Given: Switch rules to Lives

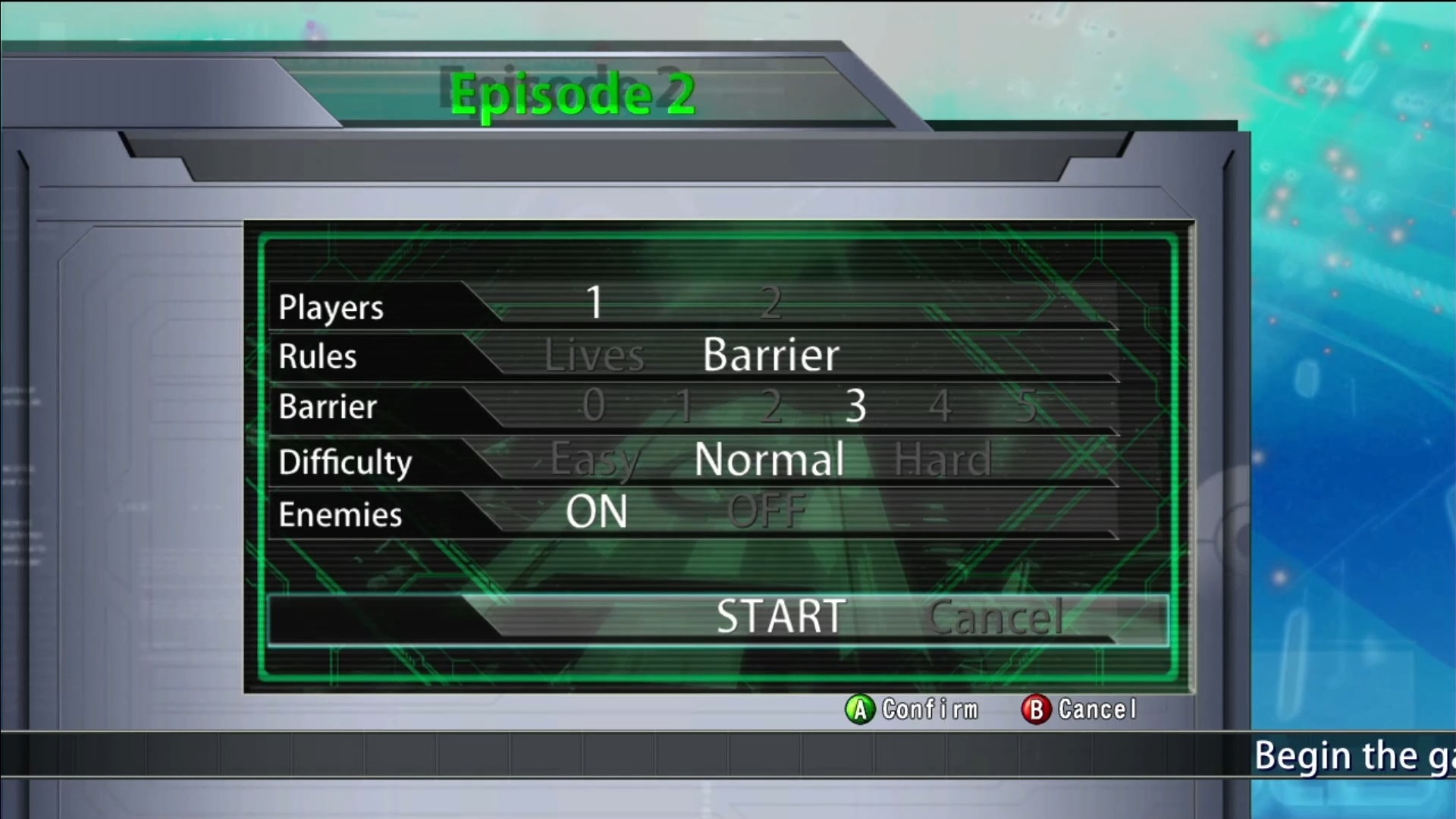Looking at the screenshot, I should coord(594,355).
